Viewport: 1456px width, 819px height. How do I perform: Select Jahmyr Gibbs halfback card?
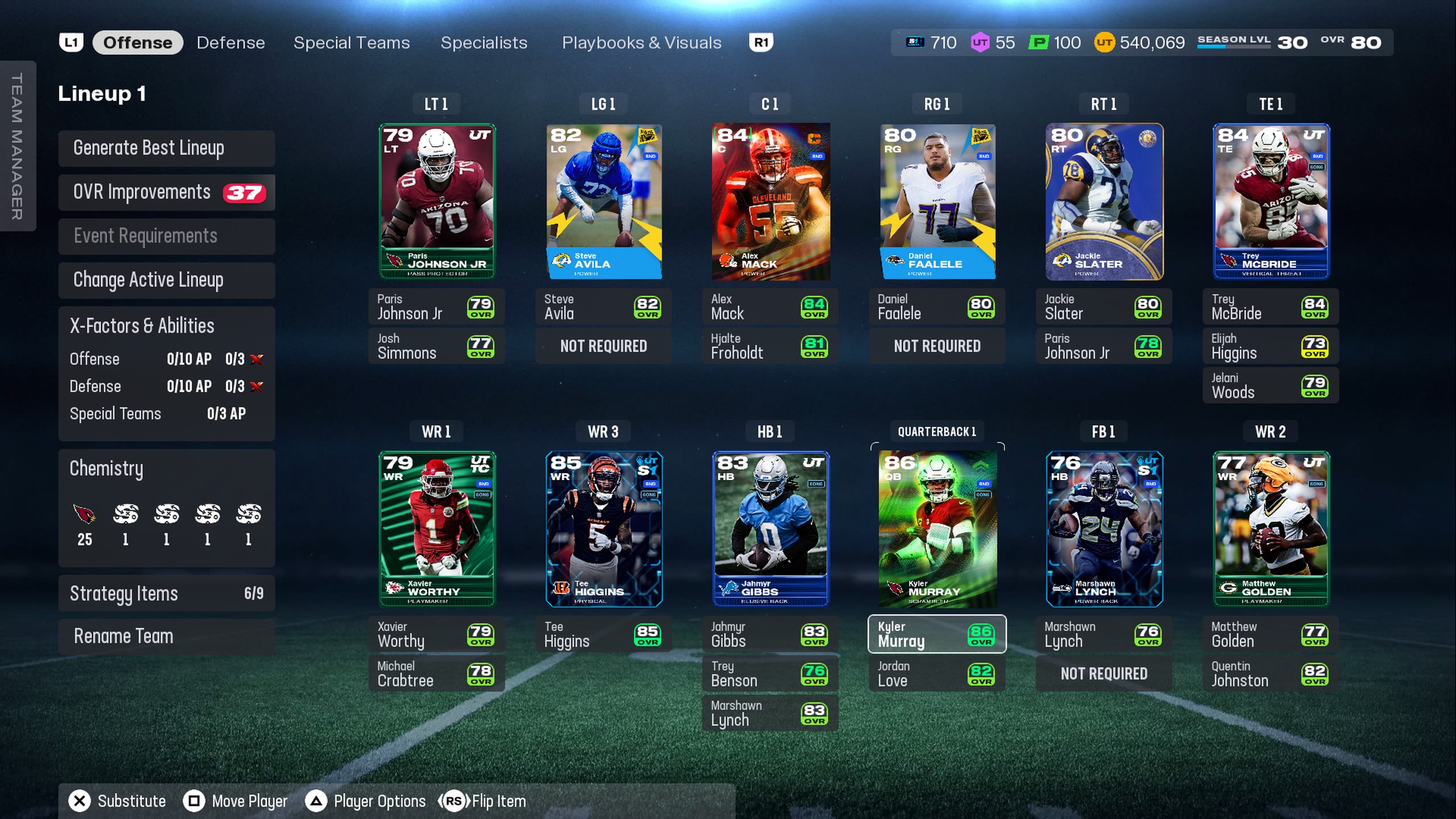coord(770,529)
